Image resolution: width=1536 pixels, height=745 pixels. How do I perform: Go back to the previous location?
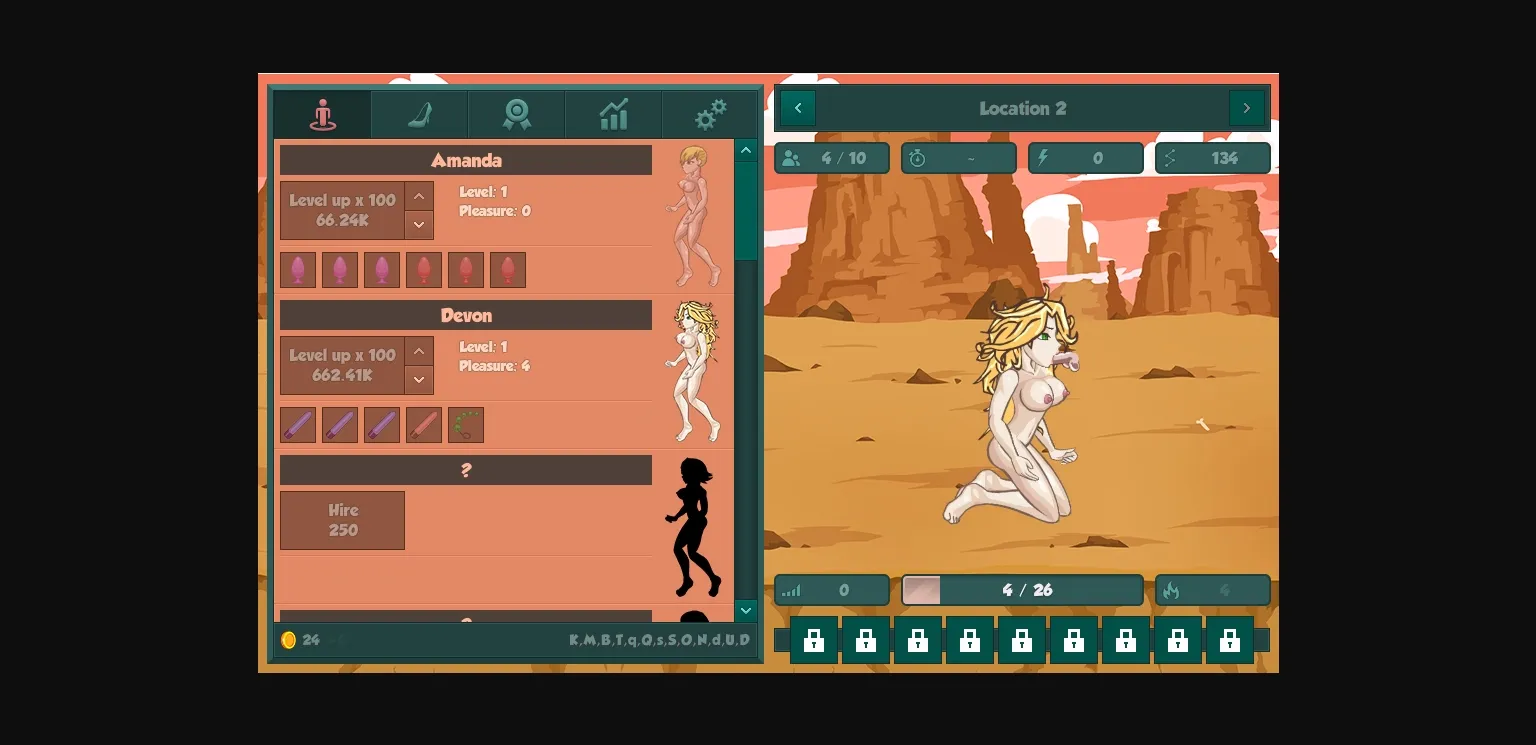tap(796, 108)
